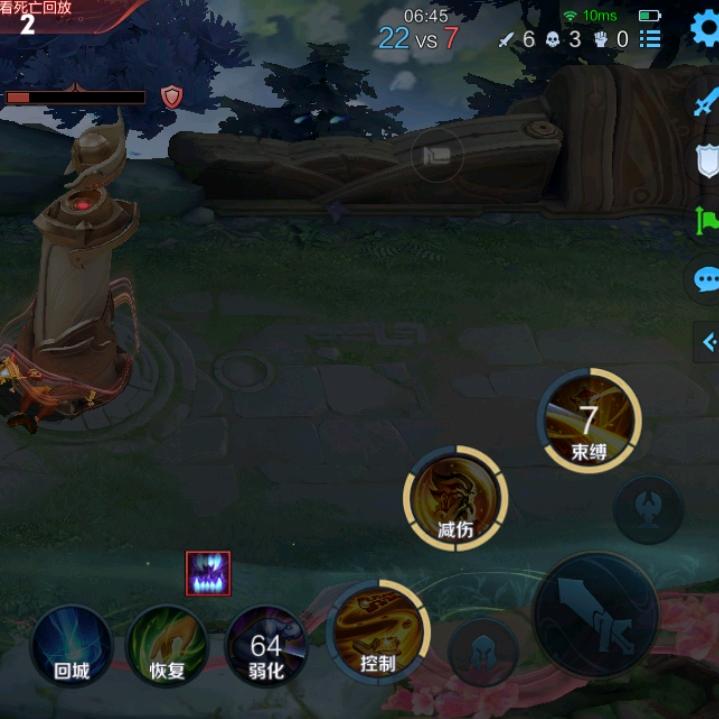Image resolution: width=719 pixels, height=719 pixels.
Task: Collapse the side signal panel arrow
Action: tap(708, 342)
